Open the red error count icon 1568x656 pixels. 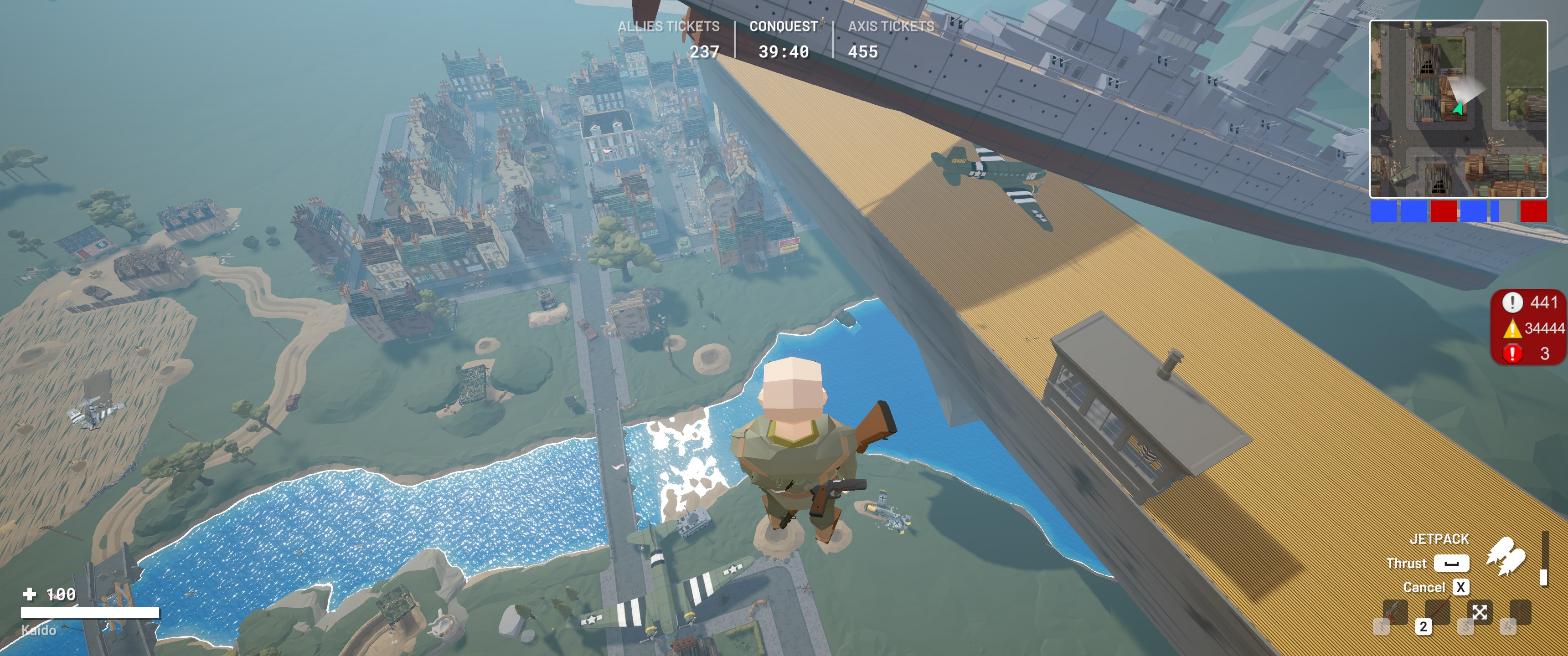click(x=1512, y=354)
